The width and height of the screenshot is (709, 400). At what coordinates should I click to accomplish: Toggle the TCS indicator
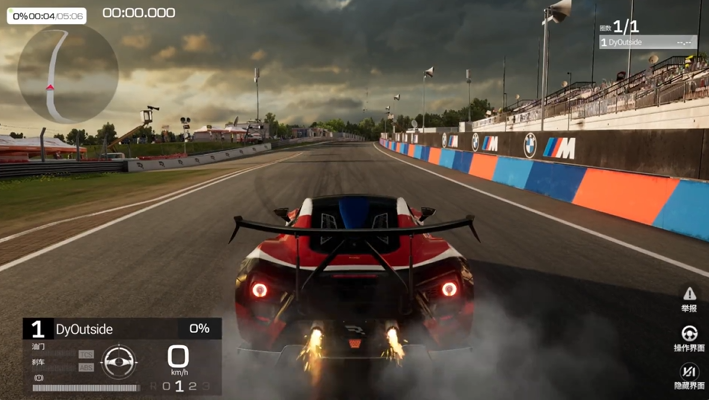tap(86, 354)
